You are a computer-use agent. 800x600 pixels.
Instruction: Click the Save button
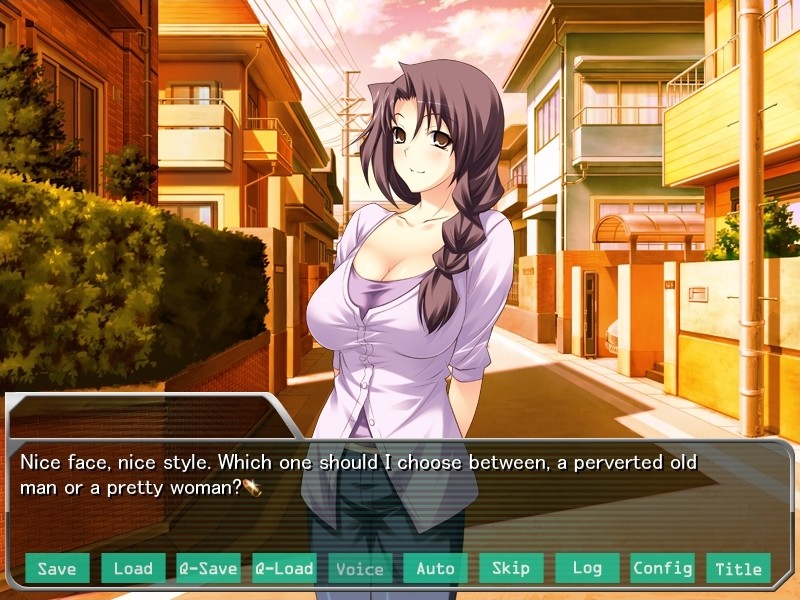click(57, 568)
